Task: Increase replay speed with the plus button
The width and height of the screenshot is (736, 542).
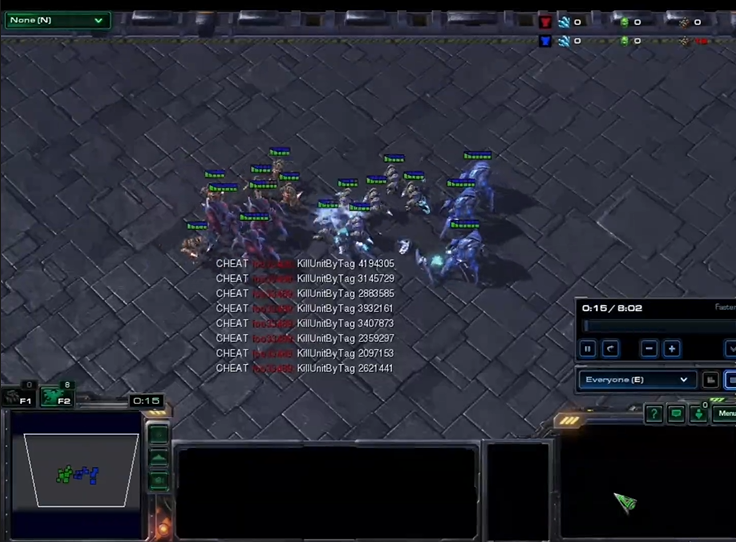Action: (672, 349)
